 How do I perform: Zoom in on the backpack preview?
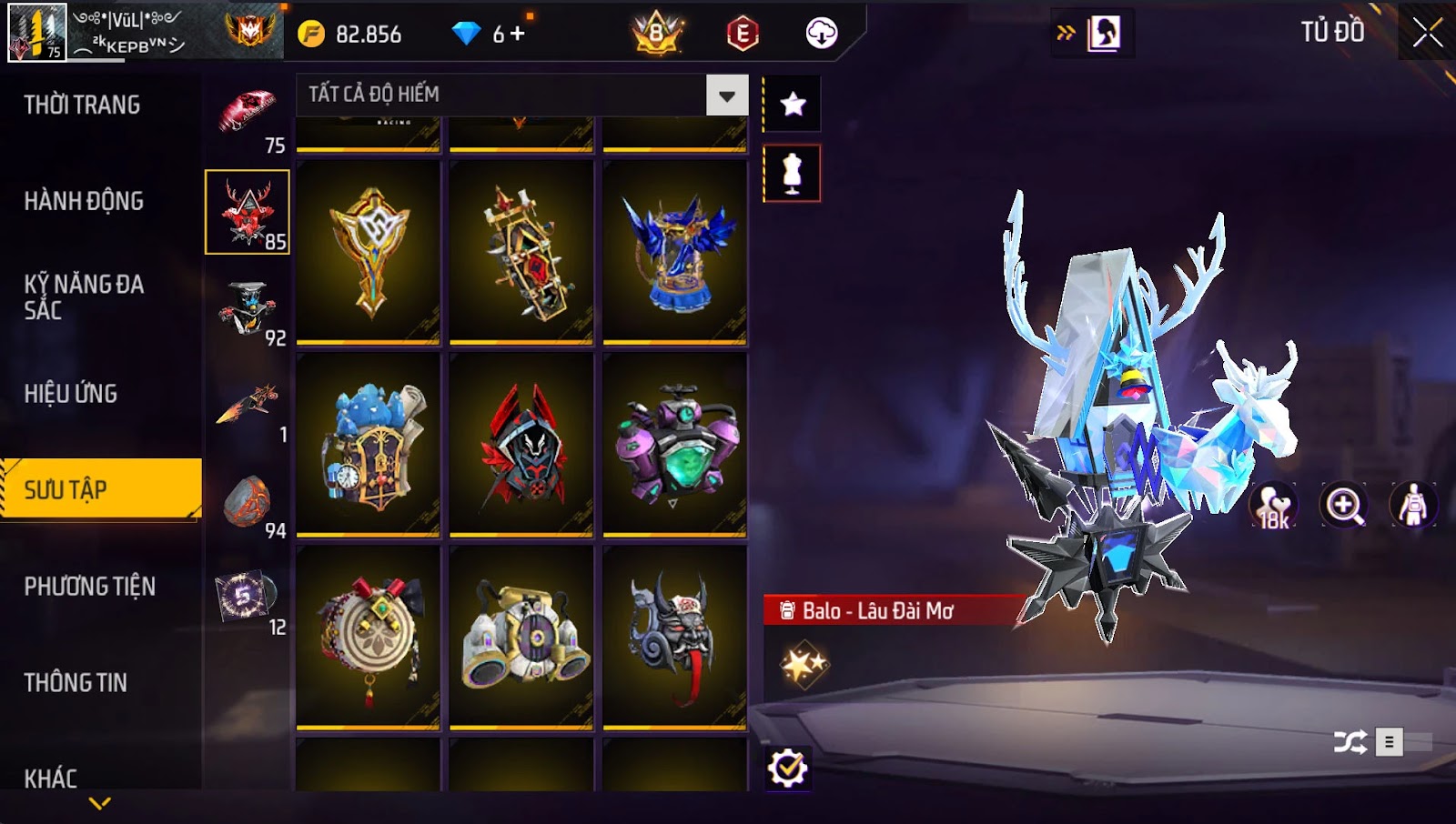(x=1344, y=506)
